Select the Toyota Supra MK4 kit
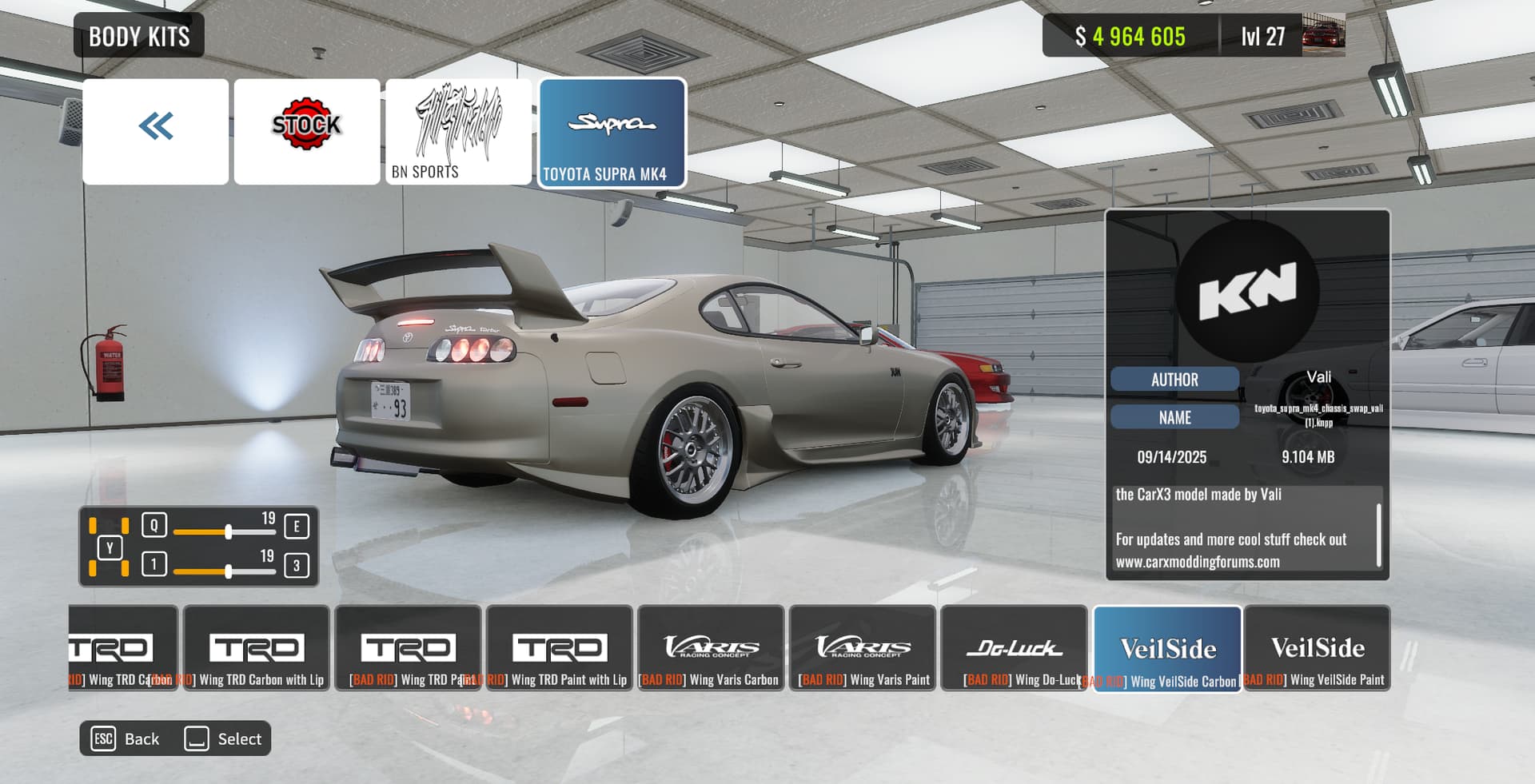 pyautogui.click(x=612, y=133)
